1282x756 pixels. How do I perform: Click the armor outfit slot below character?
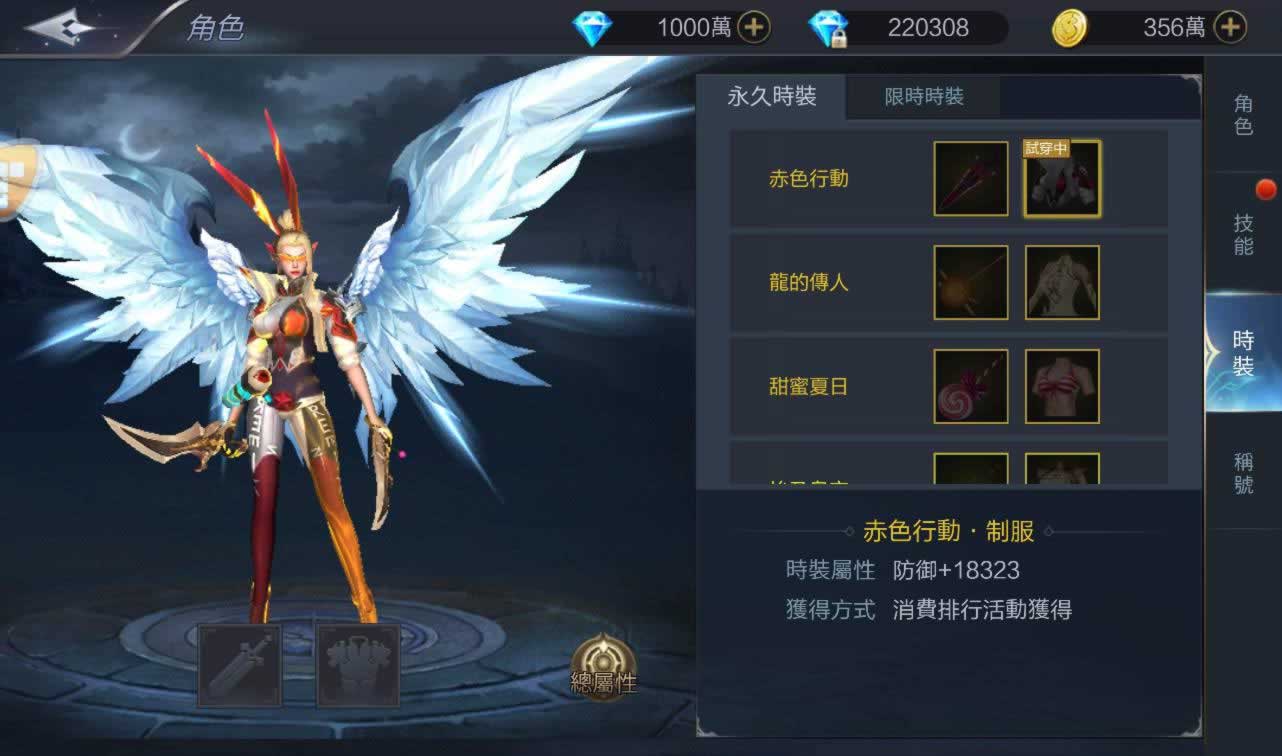pyautogui.click(x=358, y=665)
